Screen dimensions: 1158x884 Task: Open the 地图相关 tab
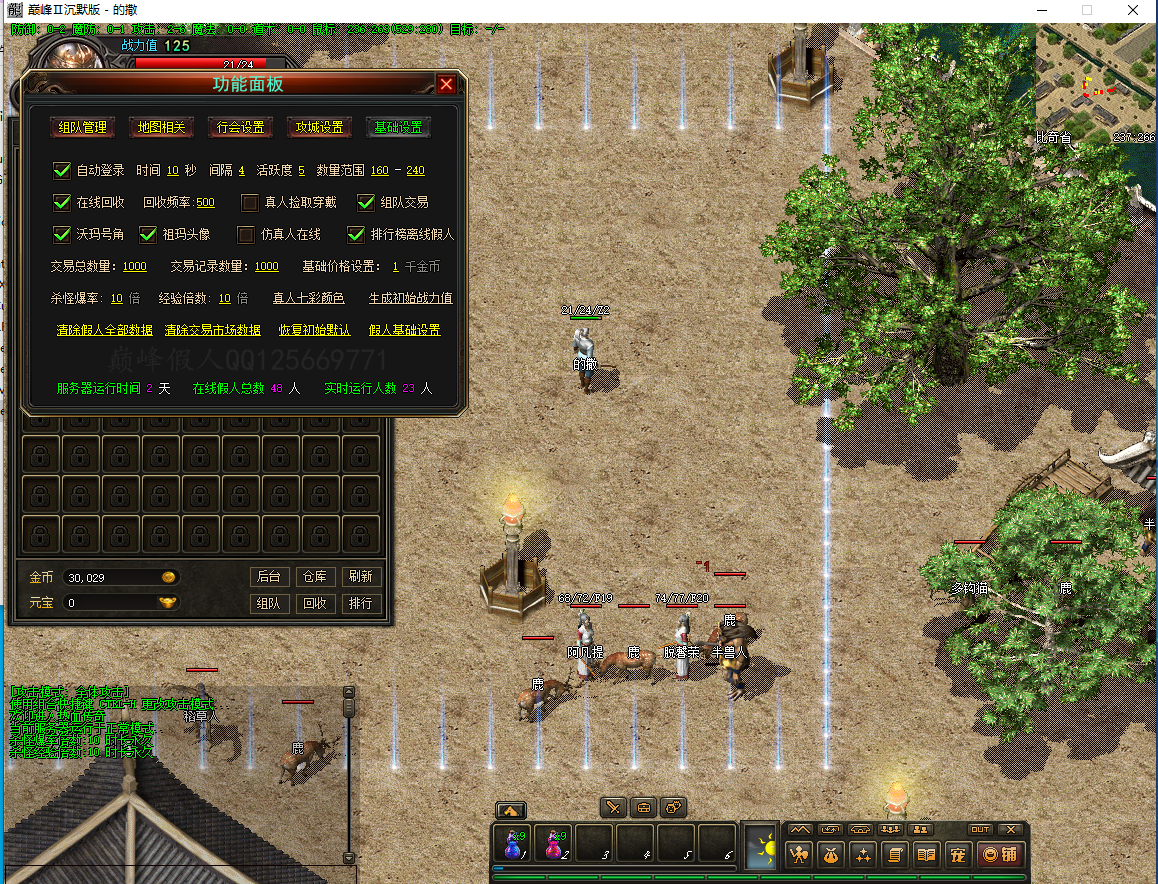[161, 127]
